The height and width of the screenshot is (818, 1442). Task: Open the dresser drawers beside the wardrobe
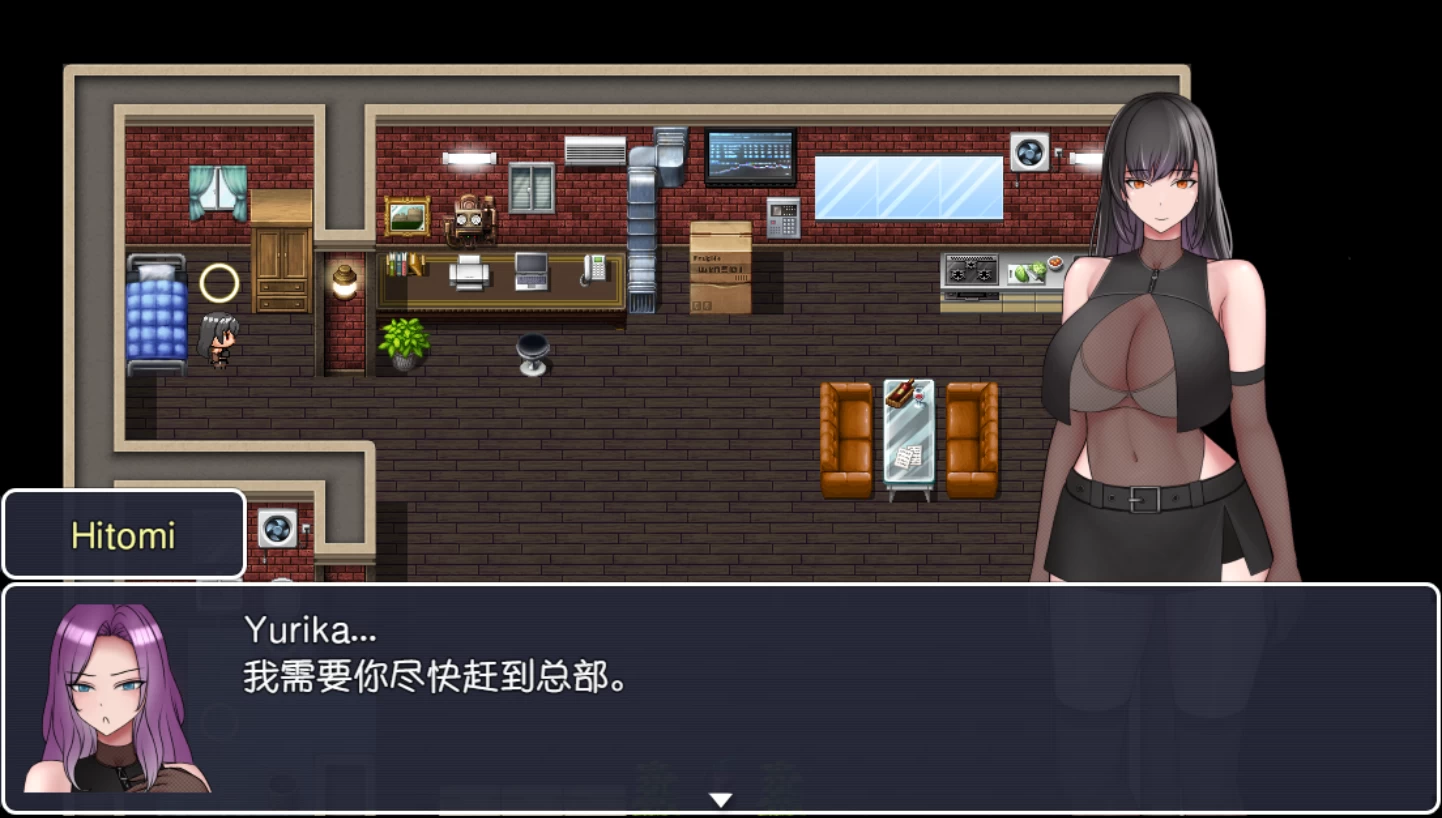point(281,290)
